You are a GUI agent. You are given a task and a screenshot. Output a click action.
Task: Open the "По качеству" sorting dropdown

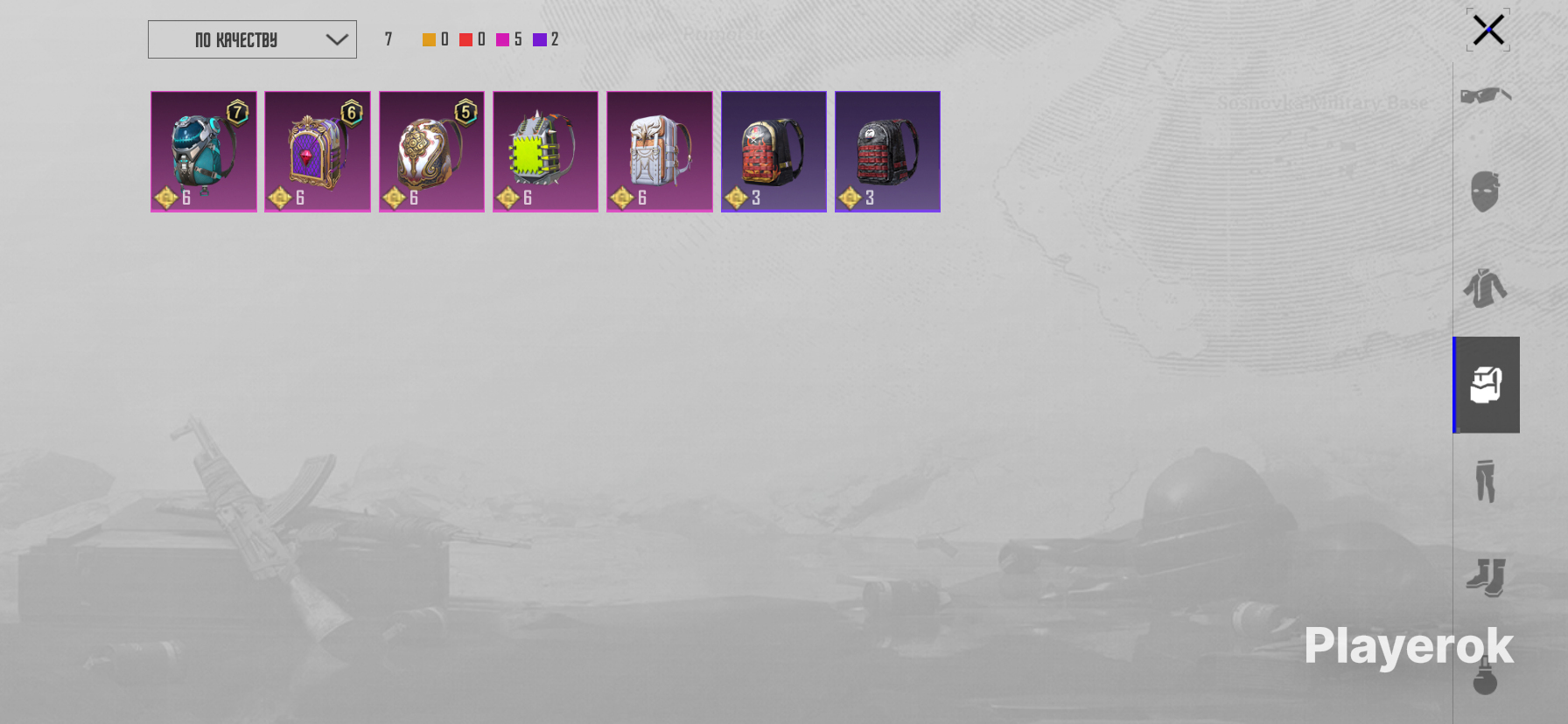[x=252, y=39]
